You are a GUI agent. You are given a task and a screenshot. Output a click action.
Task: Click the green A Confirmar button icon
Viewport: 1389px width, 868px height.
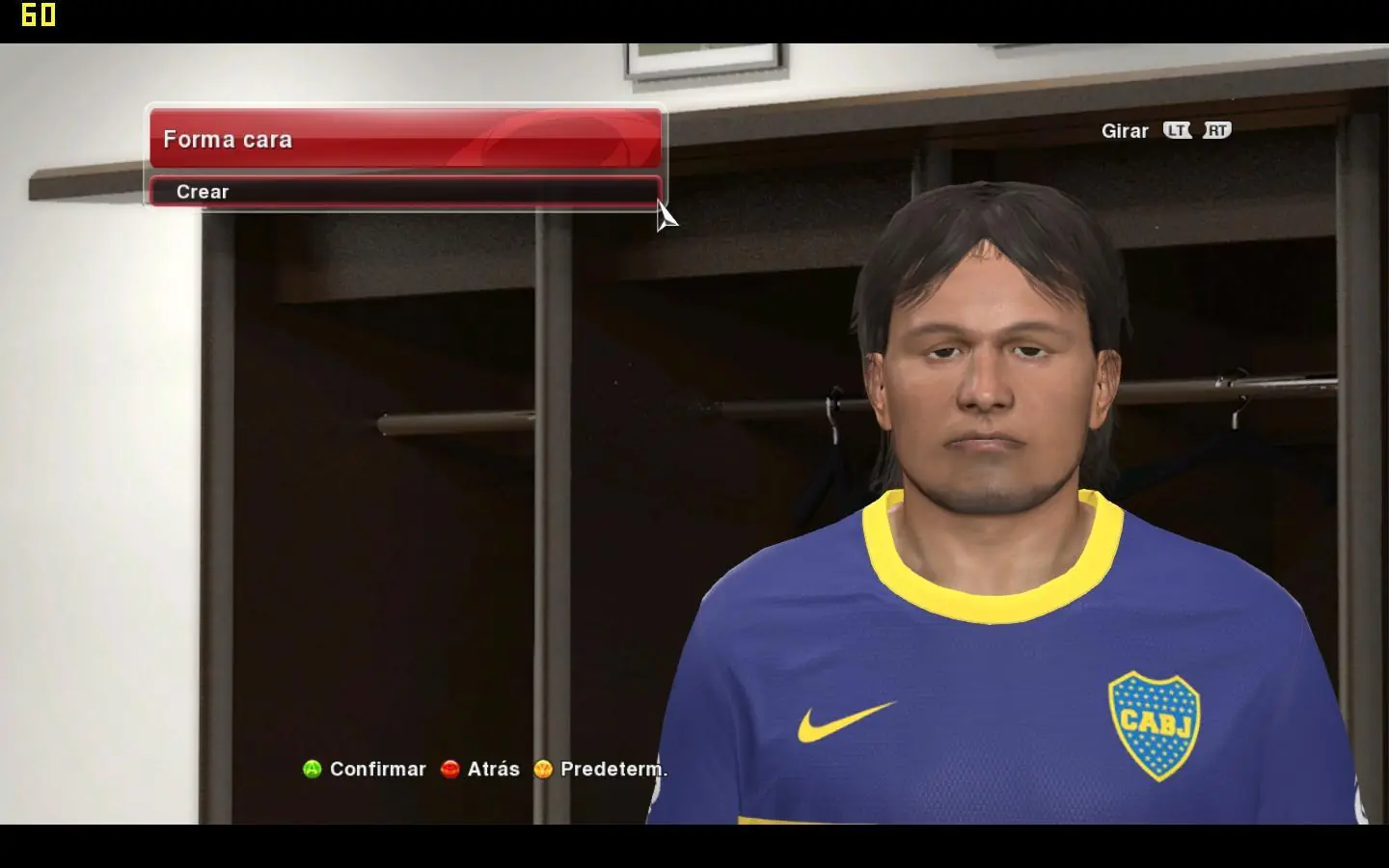tap(311, 770)
